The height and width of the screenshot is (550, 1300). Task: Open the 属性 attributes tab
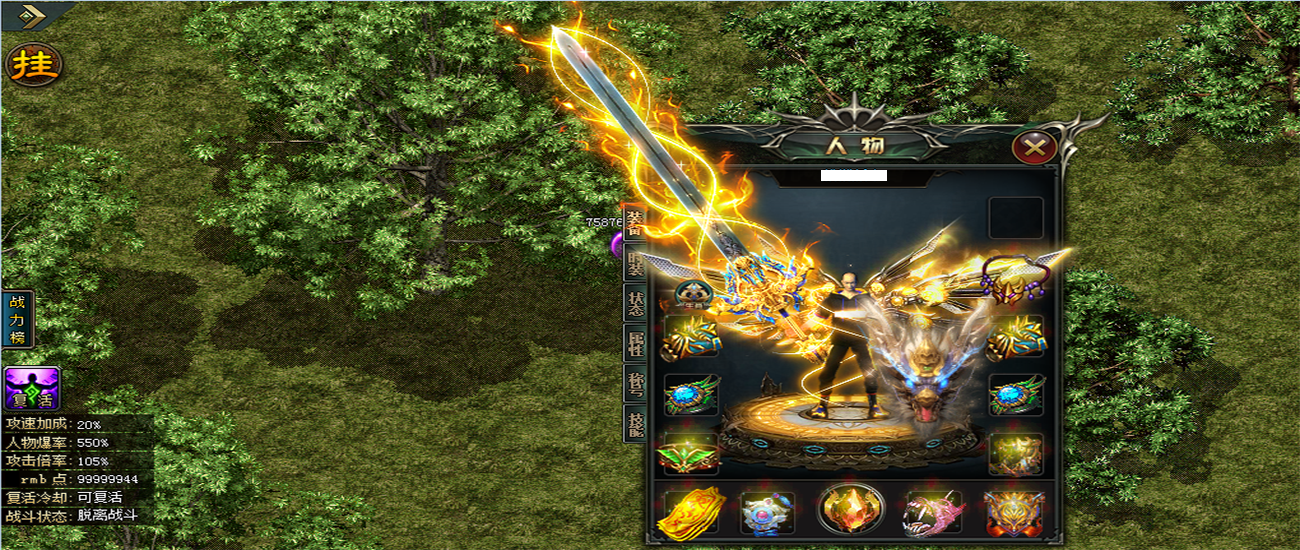(635, 347)
